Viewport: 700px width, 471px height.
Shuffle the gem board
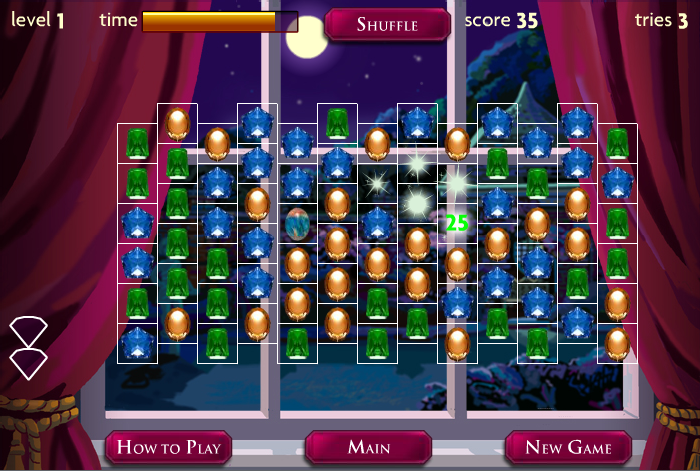click(387, 25)
